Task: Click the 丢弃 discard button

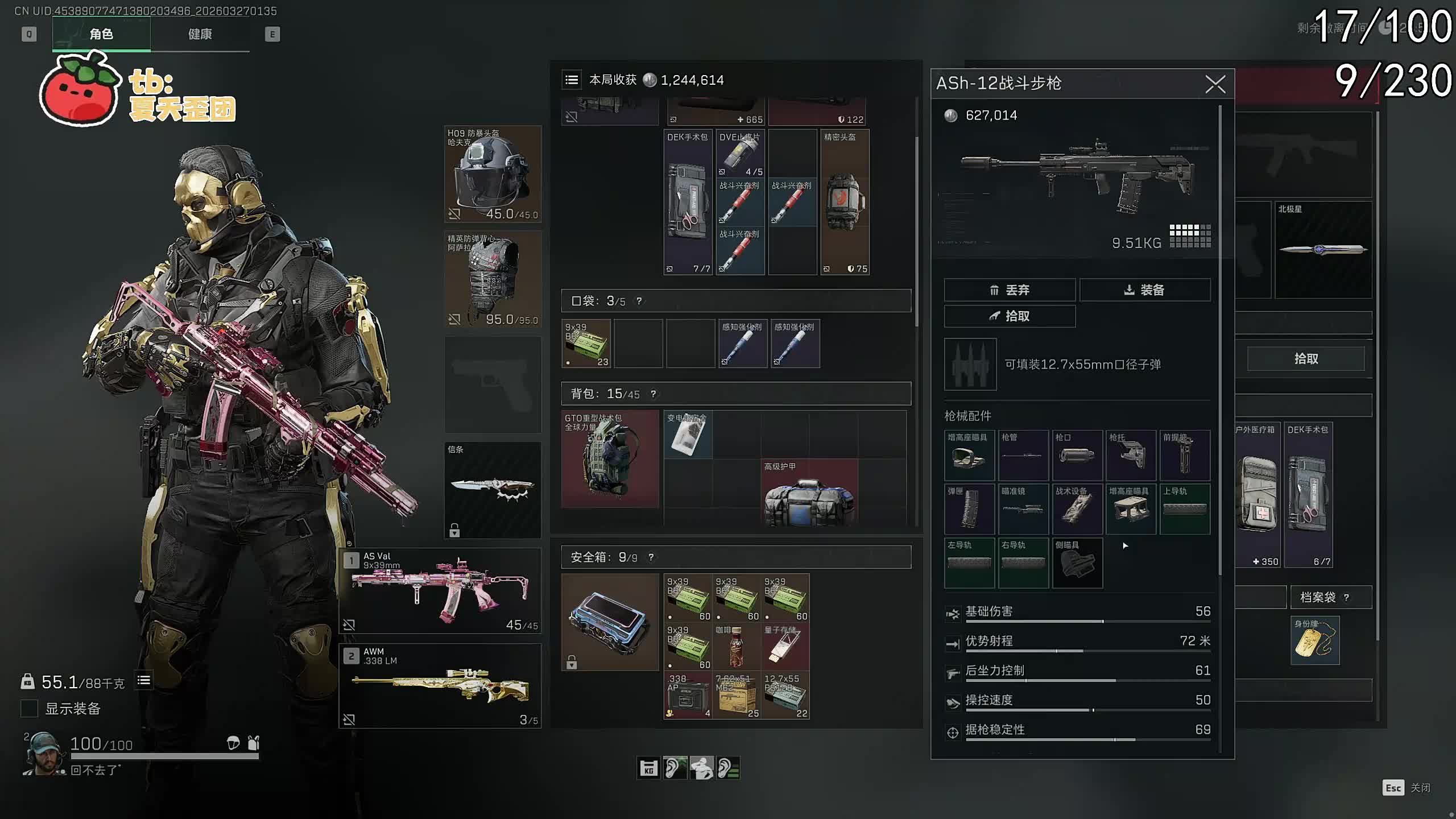Action: tap(1009, 290)
